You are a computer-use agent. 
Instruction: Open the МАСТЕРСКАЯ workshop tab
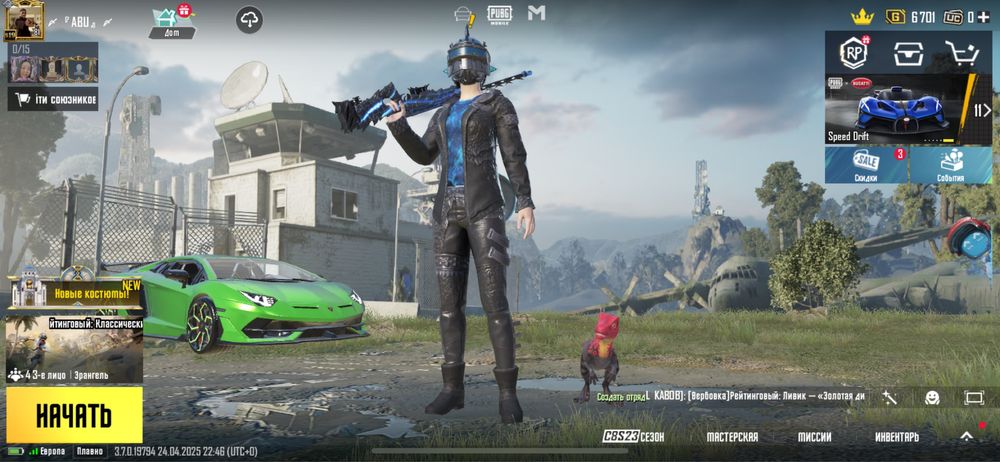coord(732,437)
